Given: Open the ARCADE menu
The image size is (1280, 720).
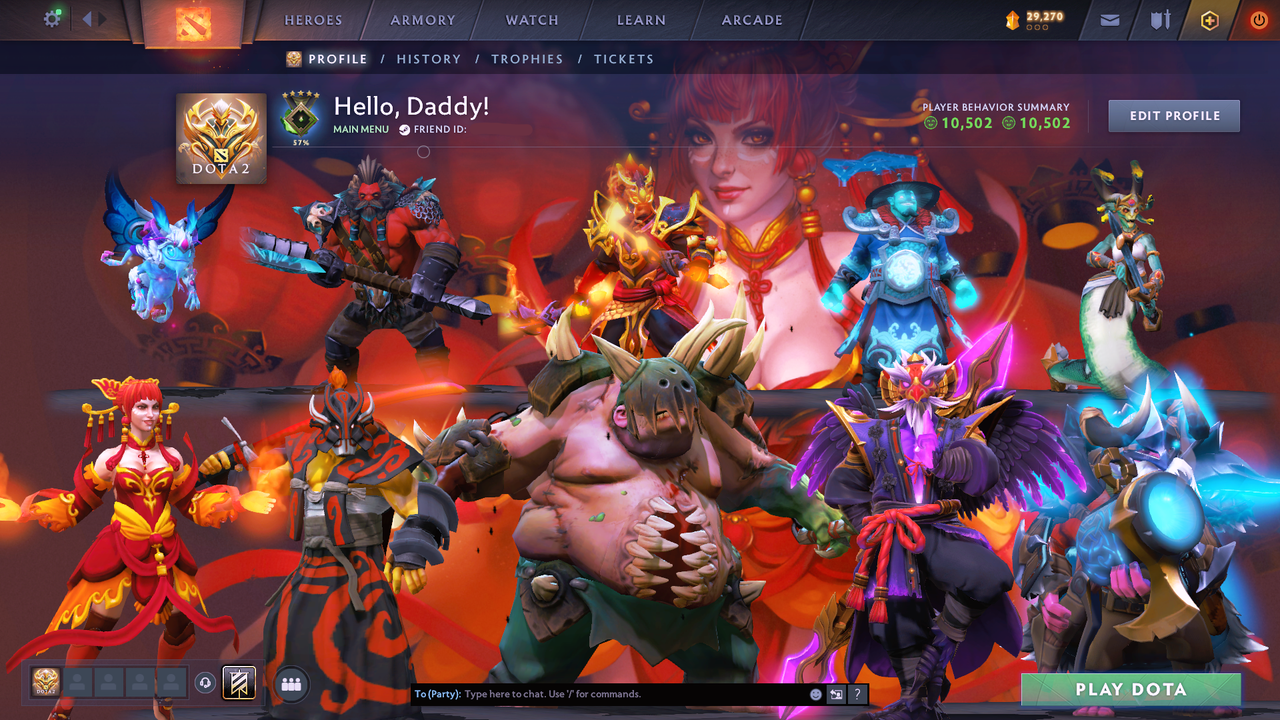Looking at the screenshot, I should [751, 20].
